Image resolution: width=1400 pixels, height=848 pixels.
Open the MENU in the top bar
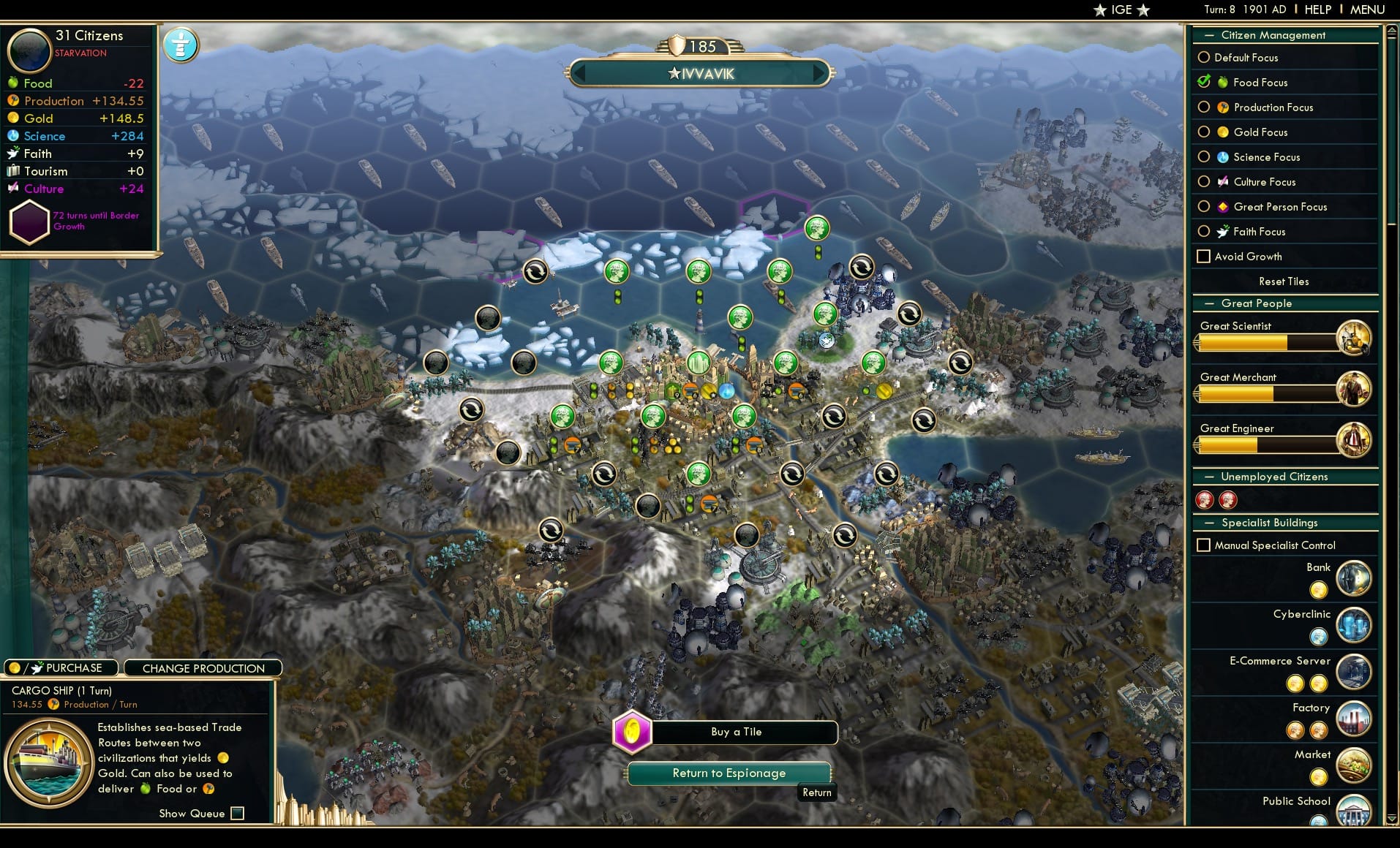pos(1366,10)
